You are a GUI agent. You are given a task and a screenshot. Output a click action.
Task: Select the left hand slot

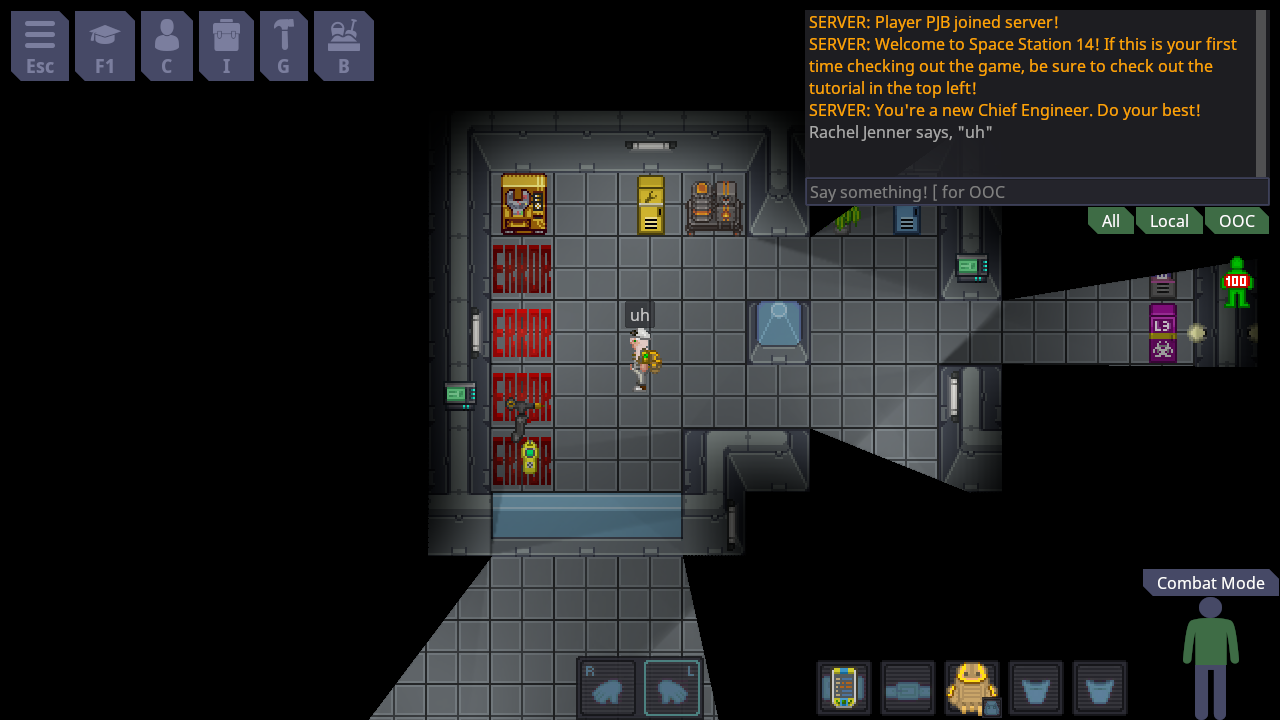[x=672, y=688]
